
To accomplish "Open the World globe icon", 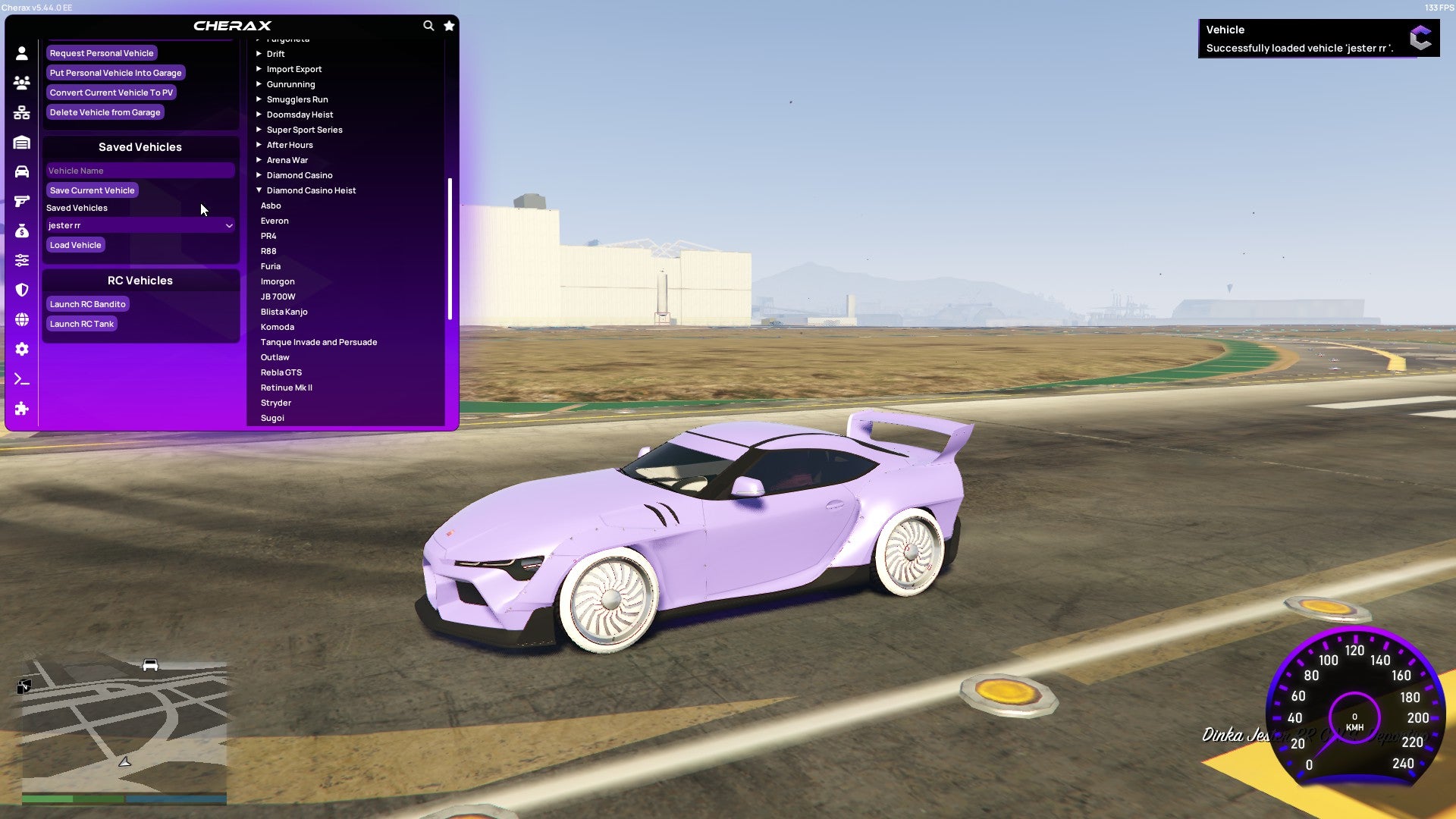I will [22, 319].
